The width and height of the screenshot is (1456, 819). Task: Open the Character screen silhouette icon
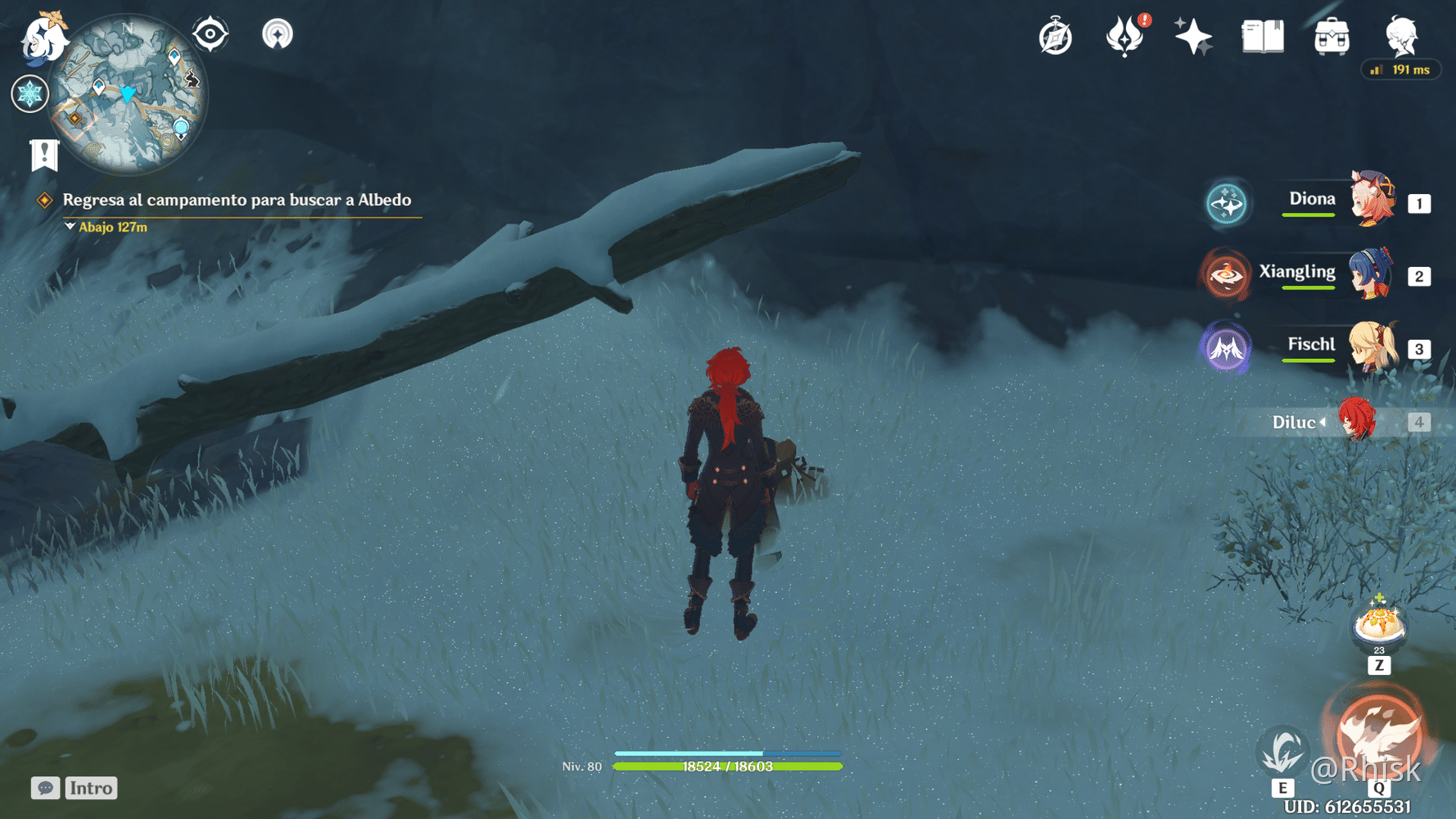click(1400, 35)
